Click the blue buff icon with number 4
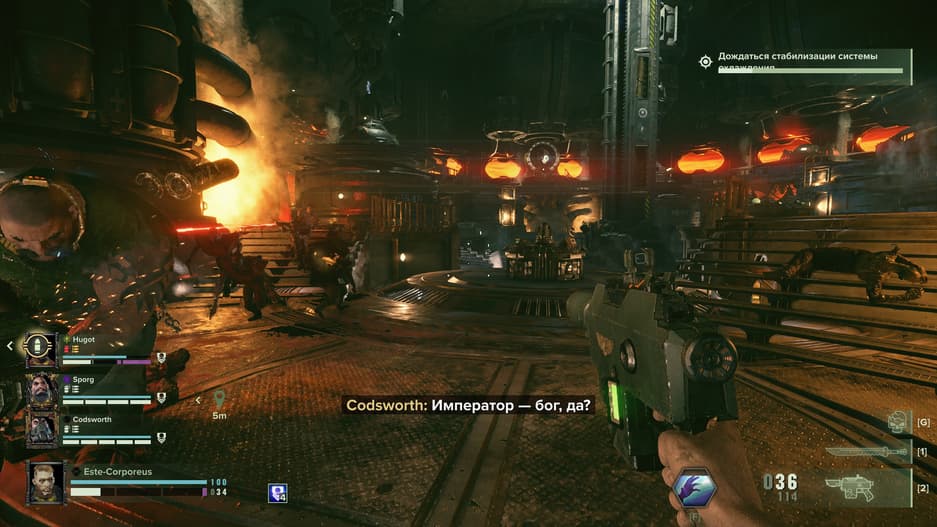 [277, 491]
